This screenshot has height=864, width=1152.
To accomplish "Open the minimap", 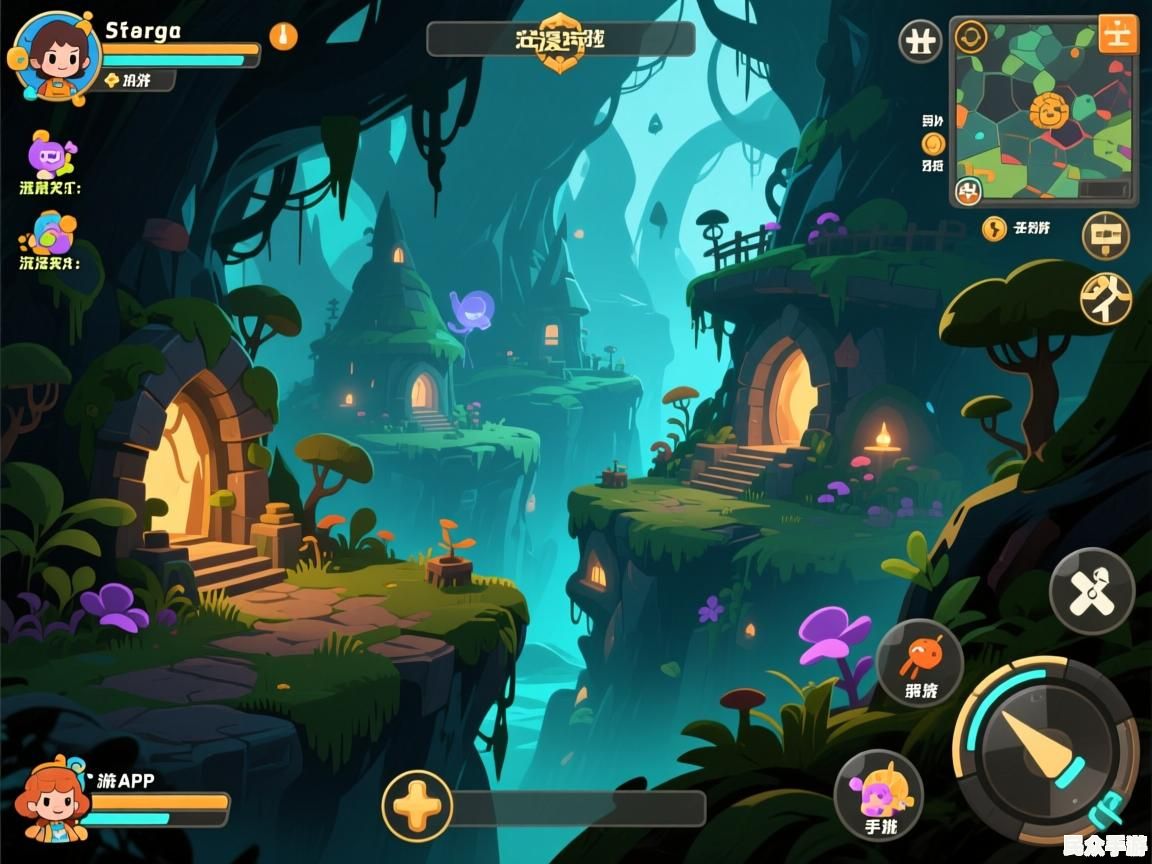I will [1043, 110].
